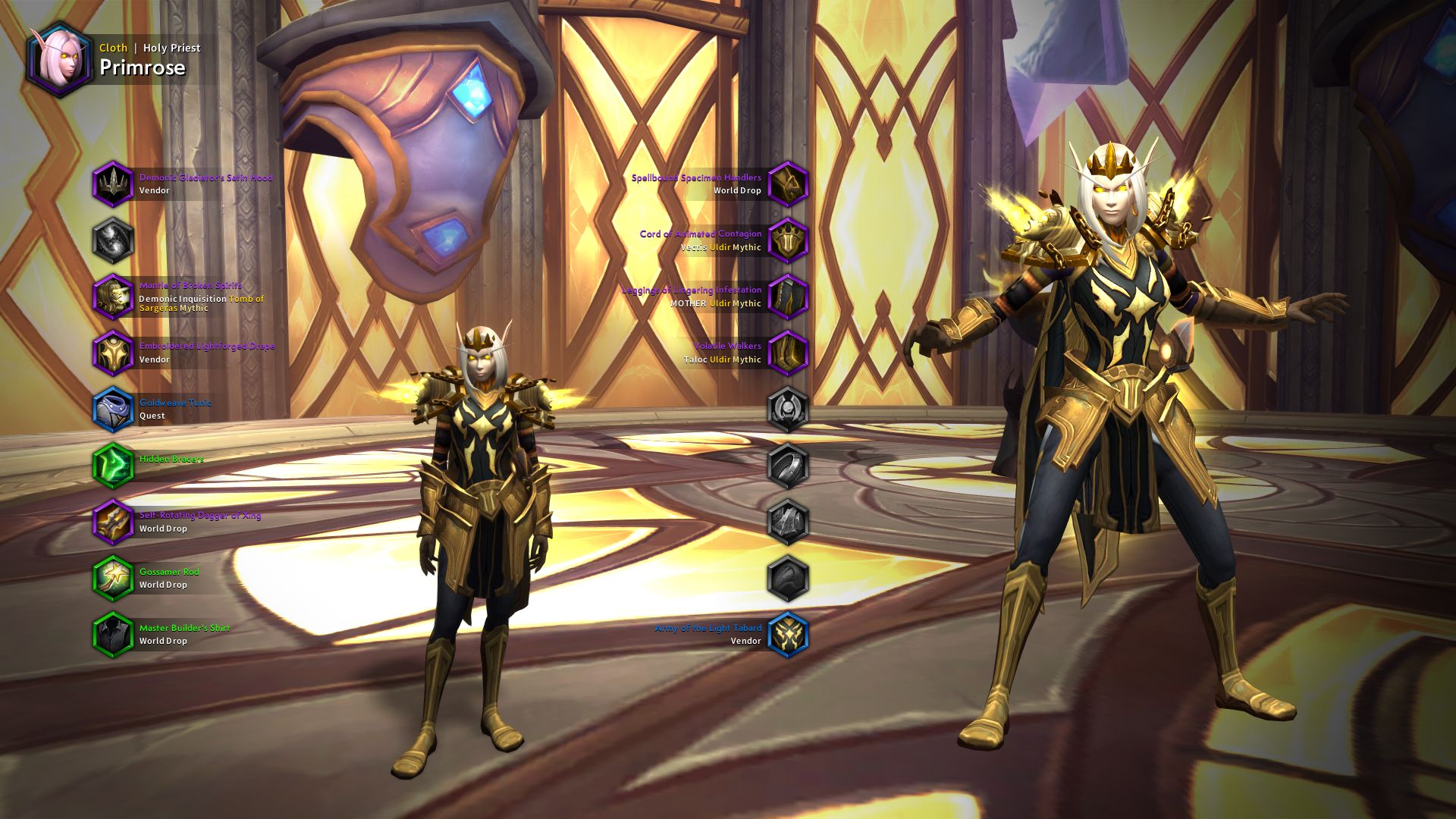
Task: Click the Volatile Walkers boots icon
Action: (789, 352)
